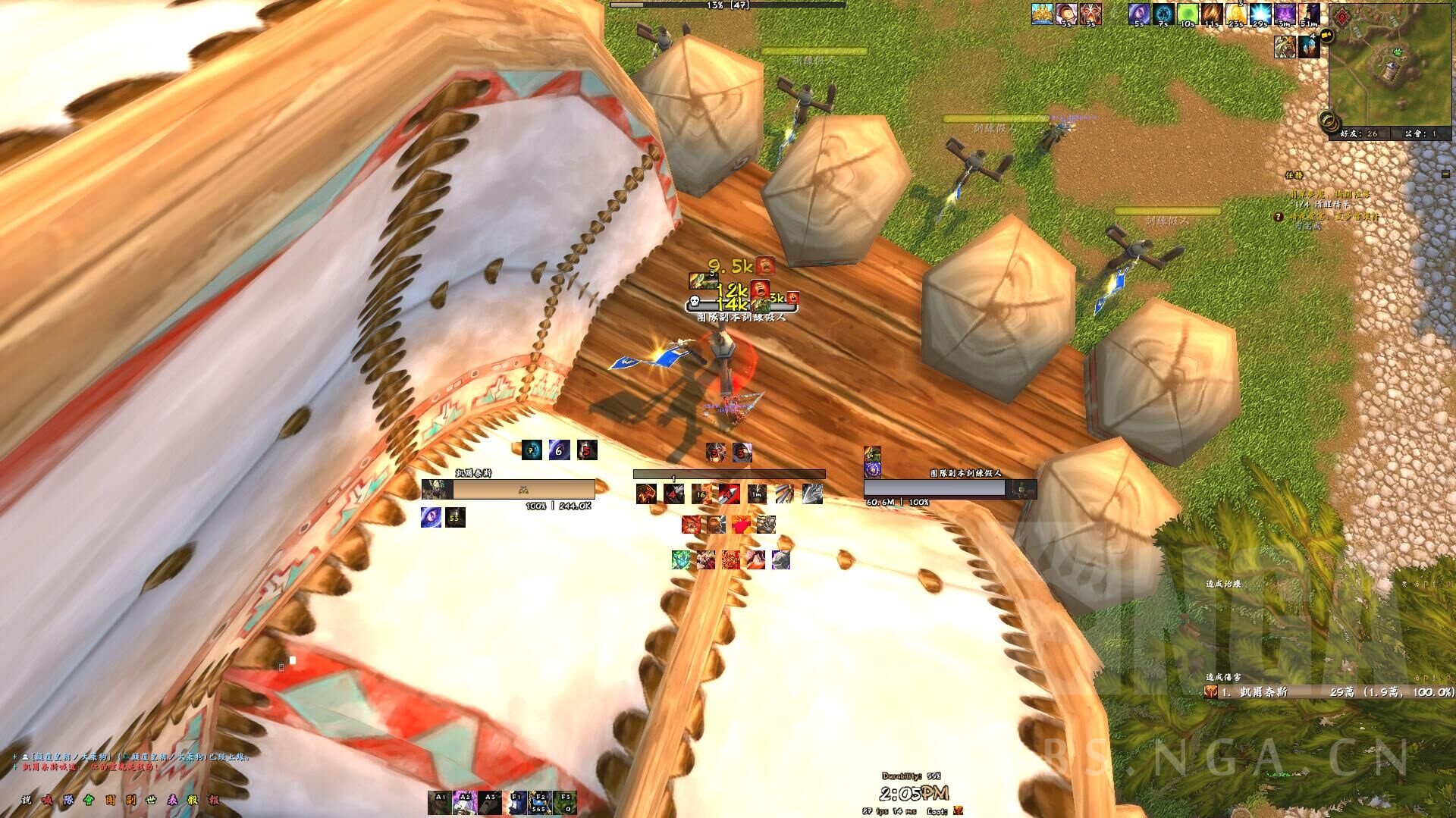Activate the F2 ability with 565 counter
1456x818 pixels.
point(538,801)
